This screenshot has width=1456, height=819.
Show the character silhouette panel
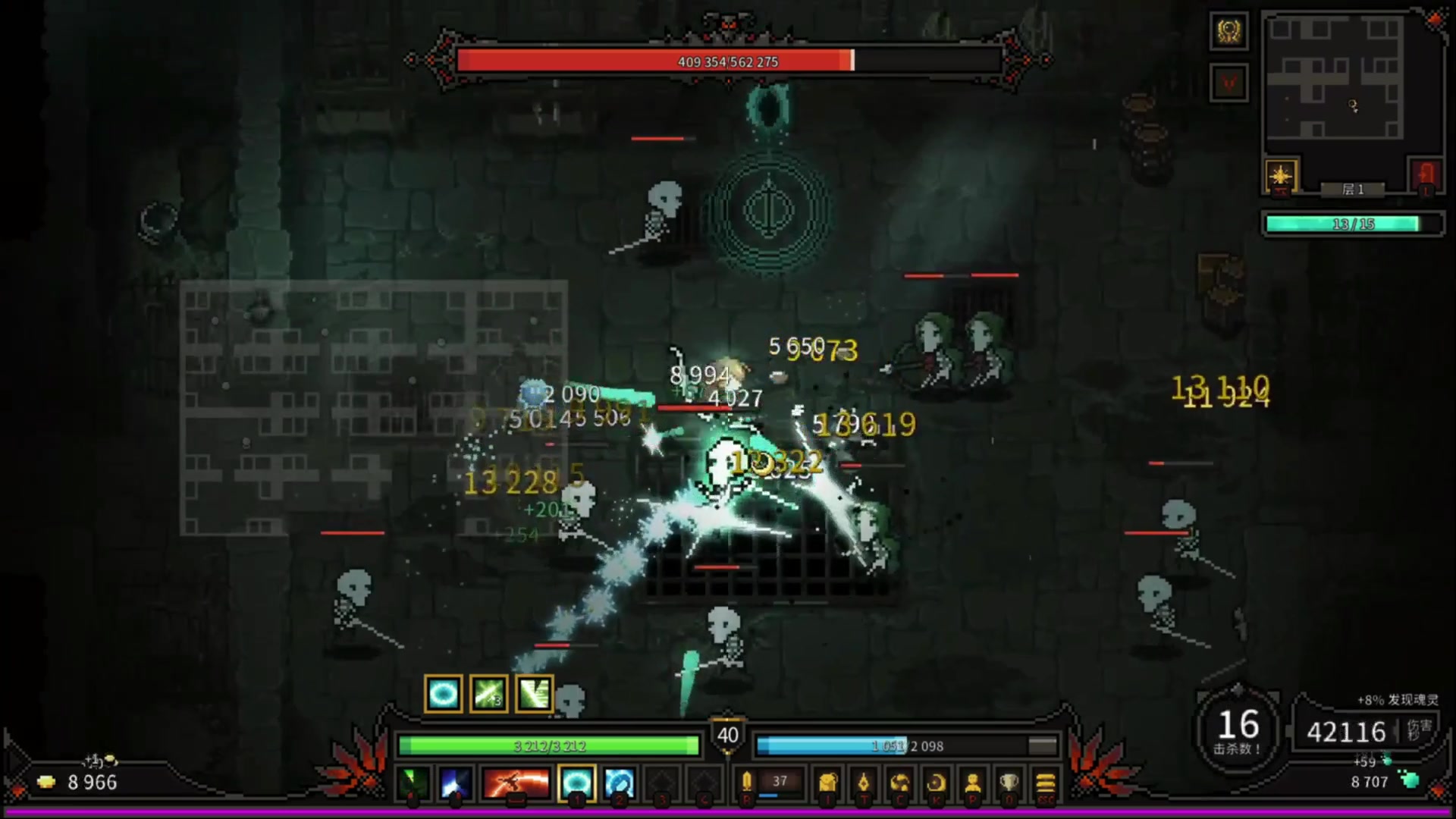pos(973,783)
